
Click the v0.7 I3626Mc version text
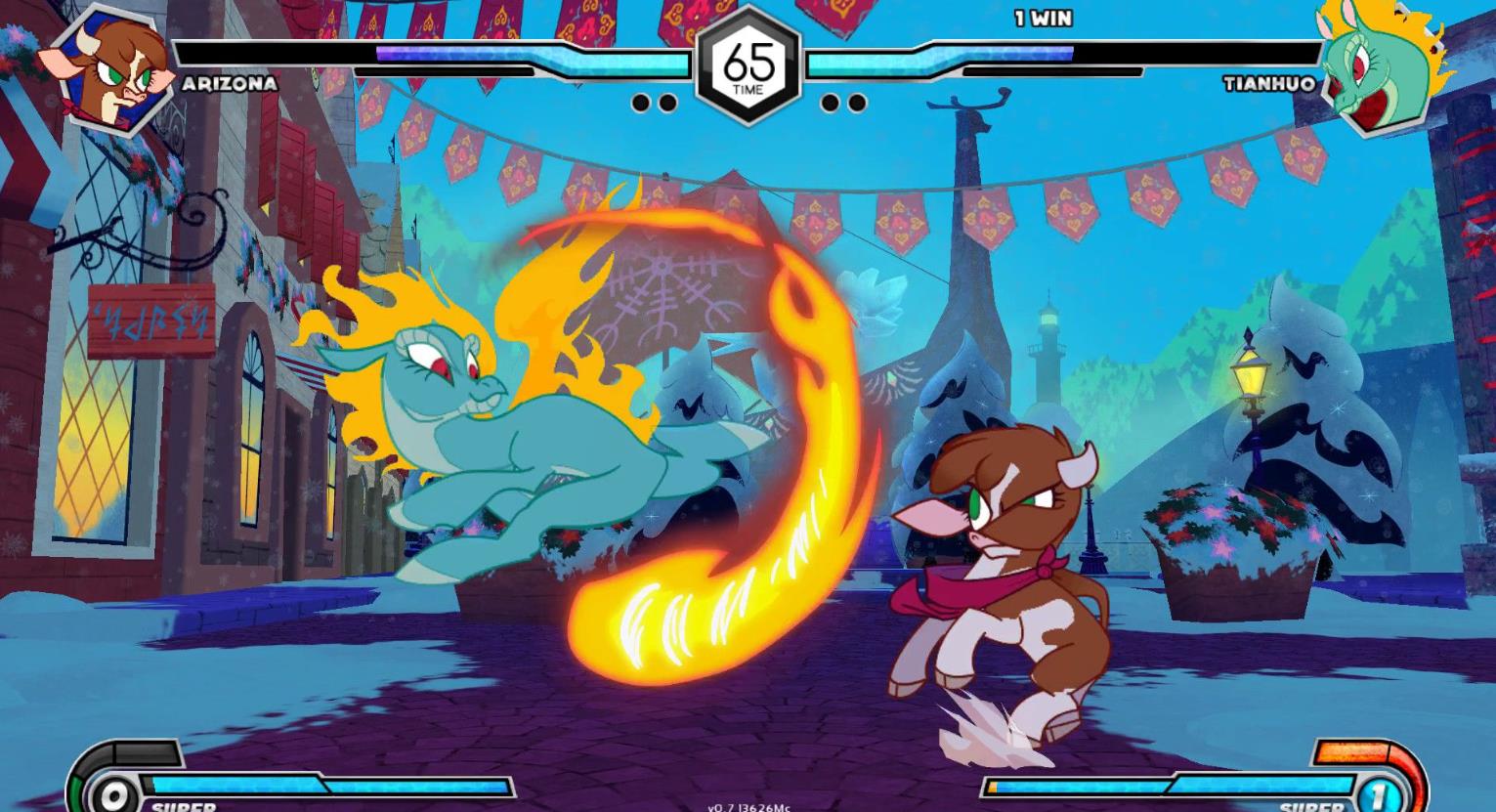click(748, 807)
